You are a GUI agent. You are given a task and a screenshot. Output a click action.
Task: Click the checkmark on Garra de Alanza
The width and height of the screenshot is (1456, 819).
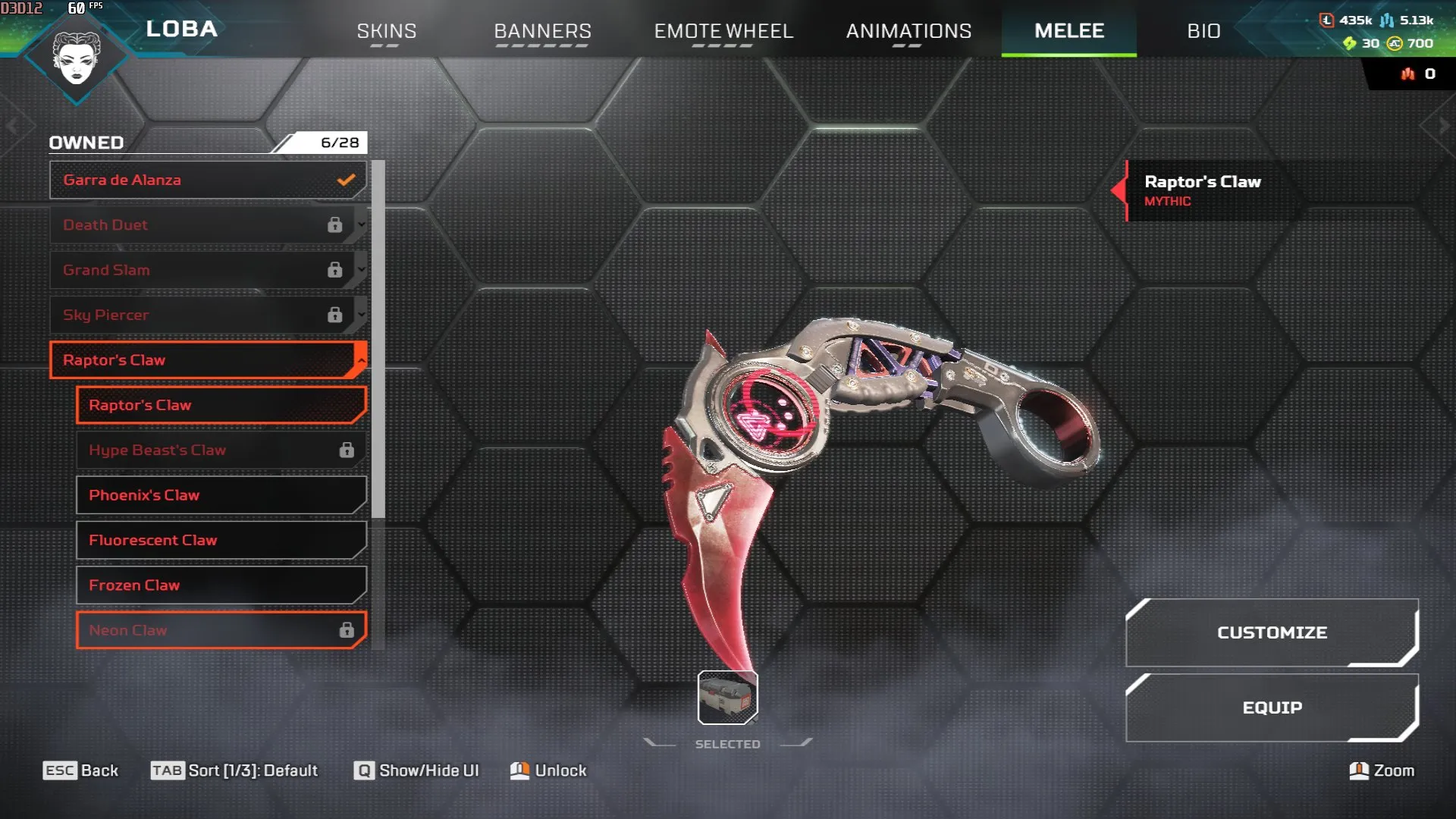(346, 180)
